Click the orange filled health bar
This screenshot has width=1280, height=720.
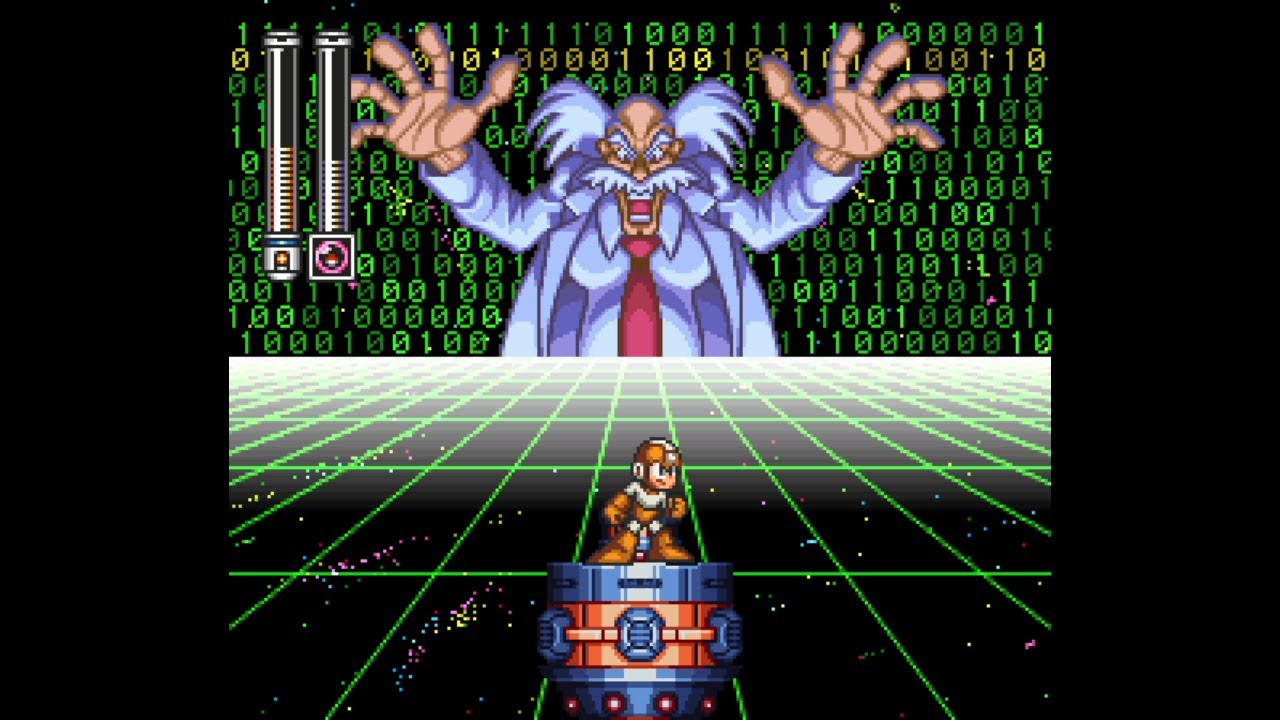(x=283, y=190)
